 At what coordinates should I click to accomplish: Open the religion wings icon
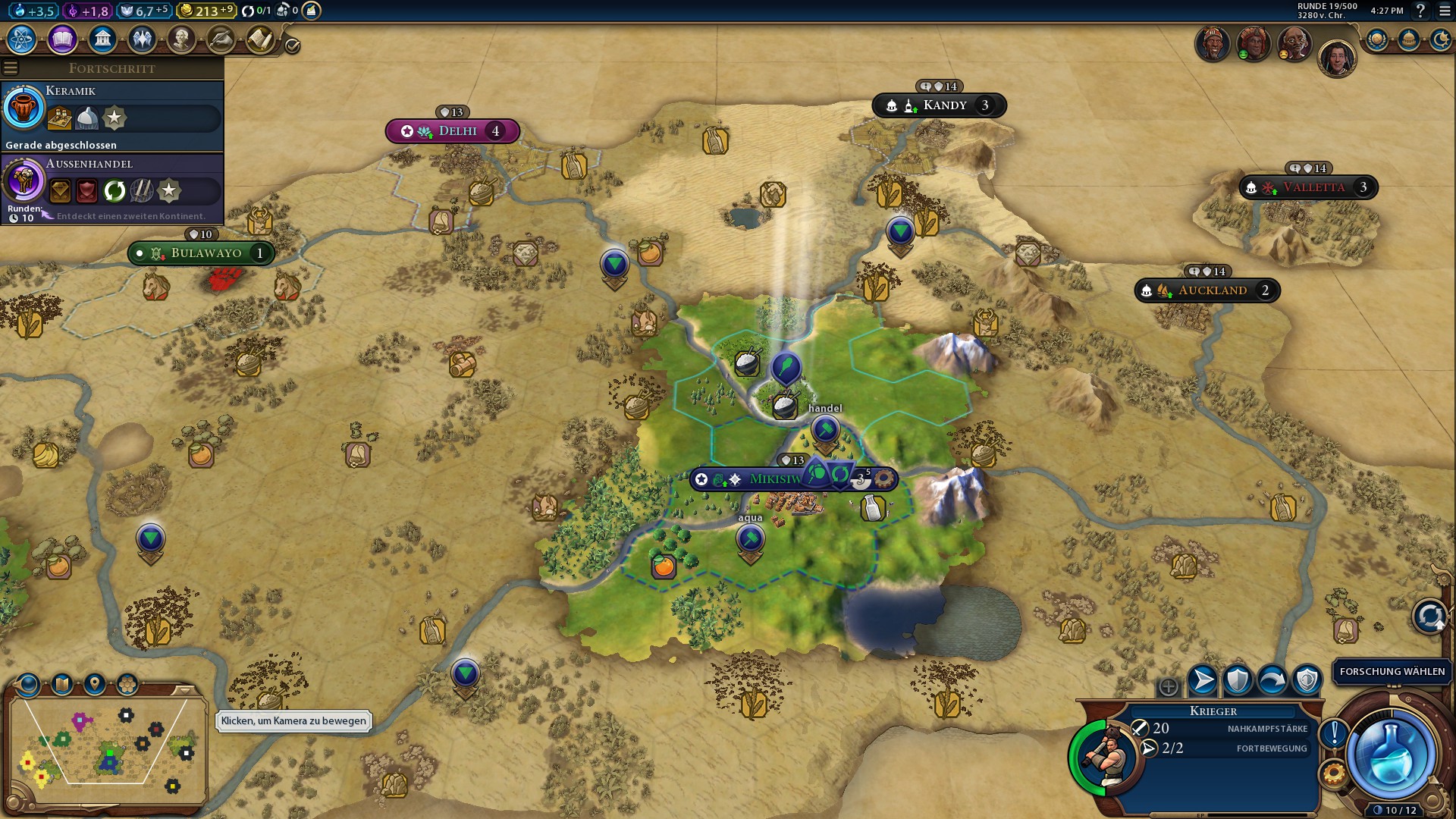142,39
